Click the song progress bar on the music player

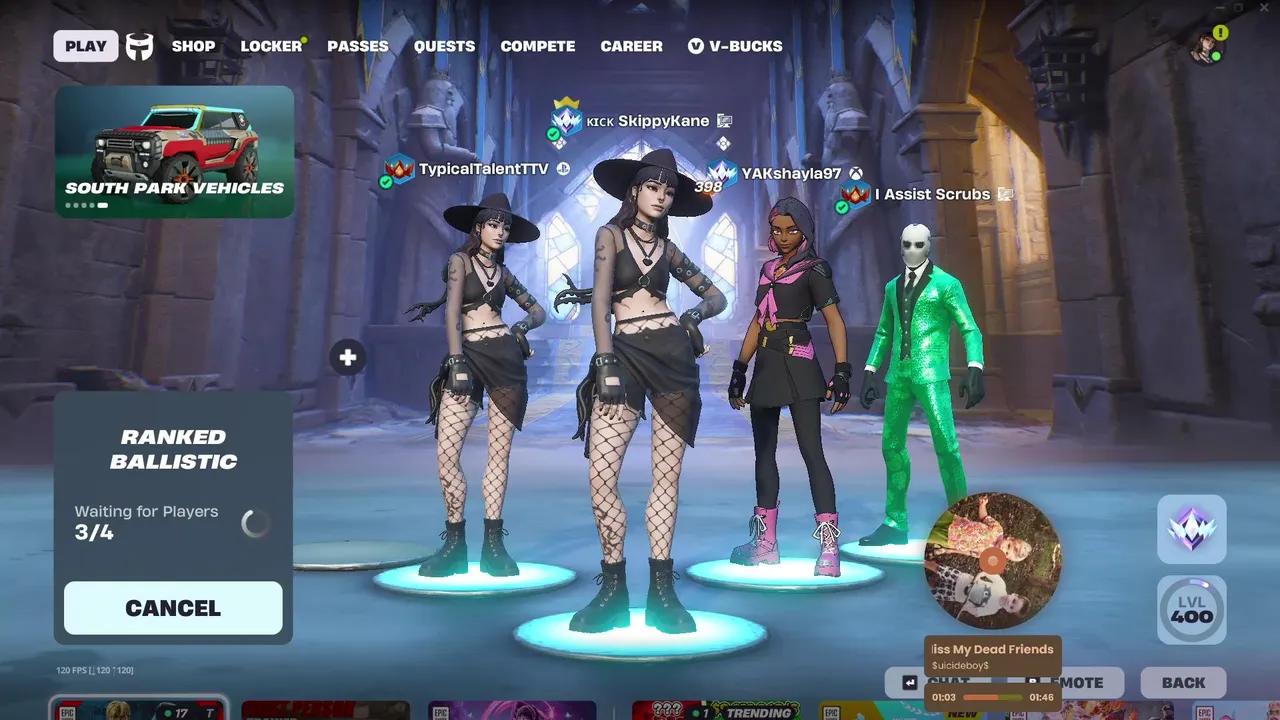[992, 696]
